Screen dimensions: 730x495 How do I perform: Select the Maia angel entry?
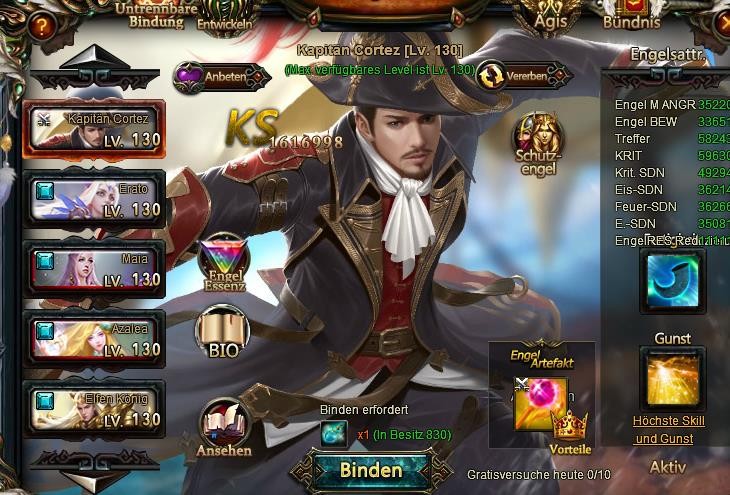pos(93,268)
